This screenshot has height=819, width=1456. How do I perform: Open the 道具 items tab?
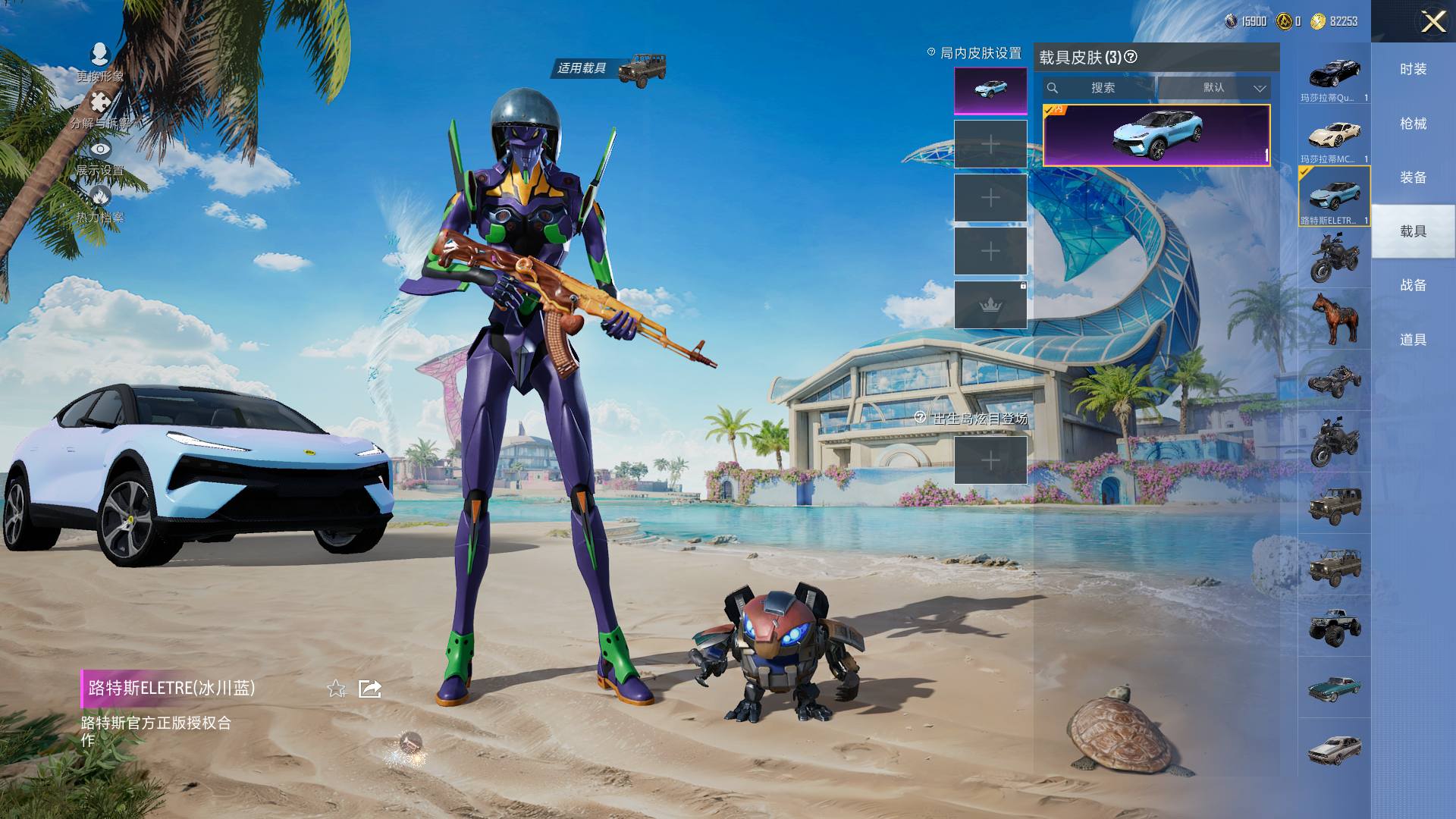click(1413, 340)
